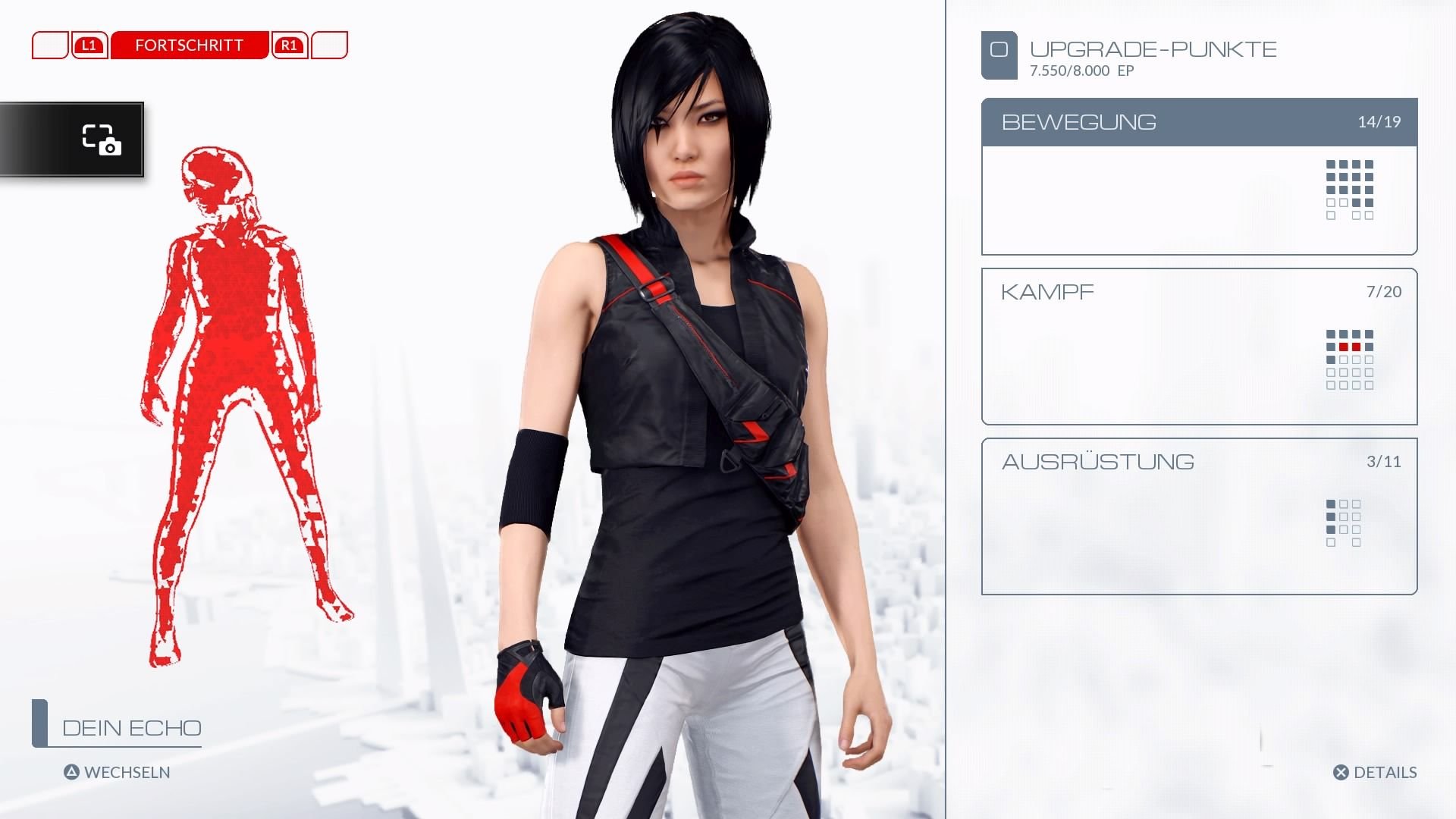Switch to the FORTSCHRITT tab
1456x819 pixels.
pos(189,45)
